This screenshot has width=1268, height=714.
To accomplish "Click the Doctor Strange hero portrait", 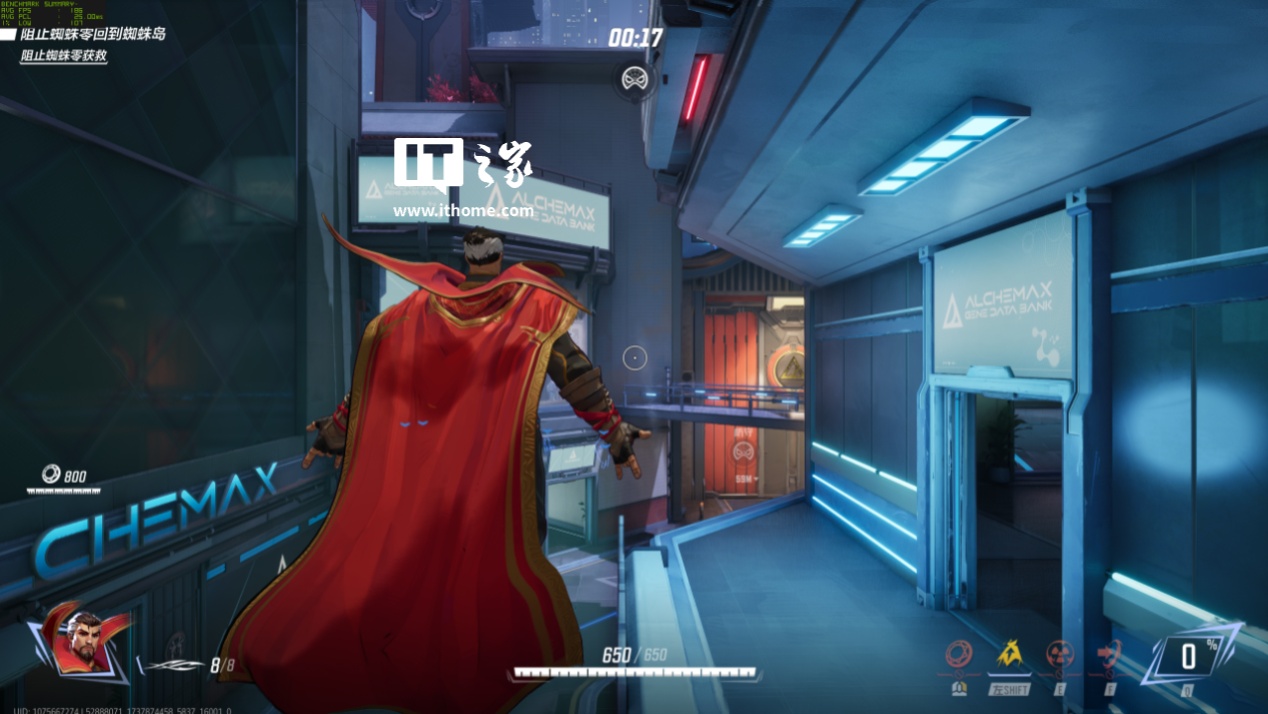I will pos(86,640).
